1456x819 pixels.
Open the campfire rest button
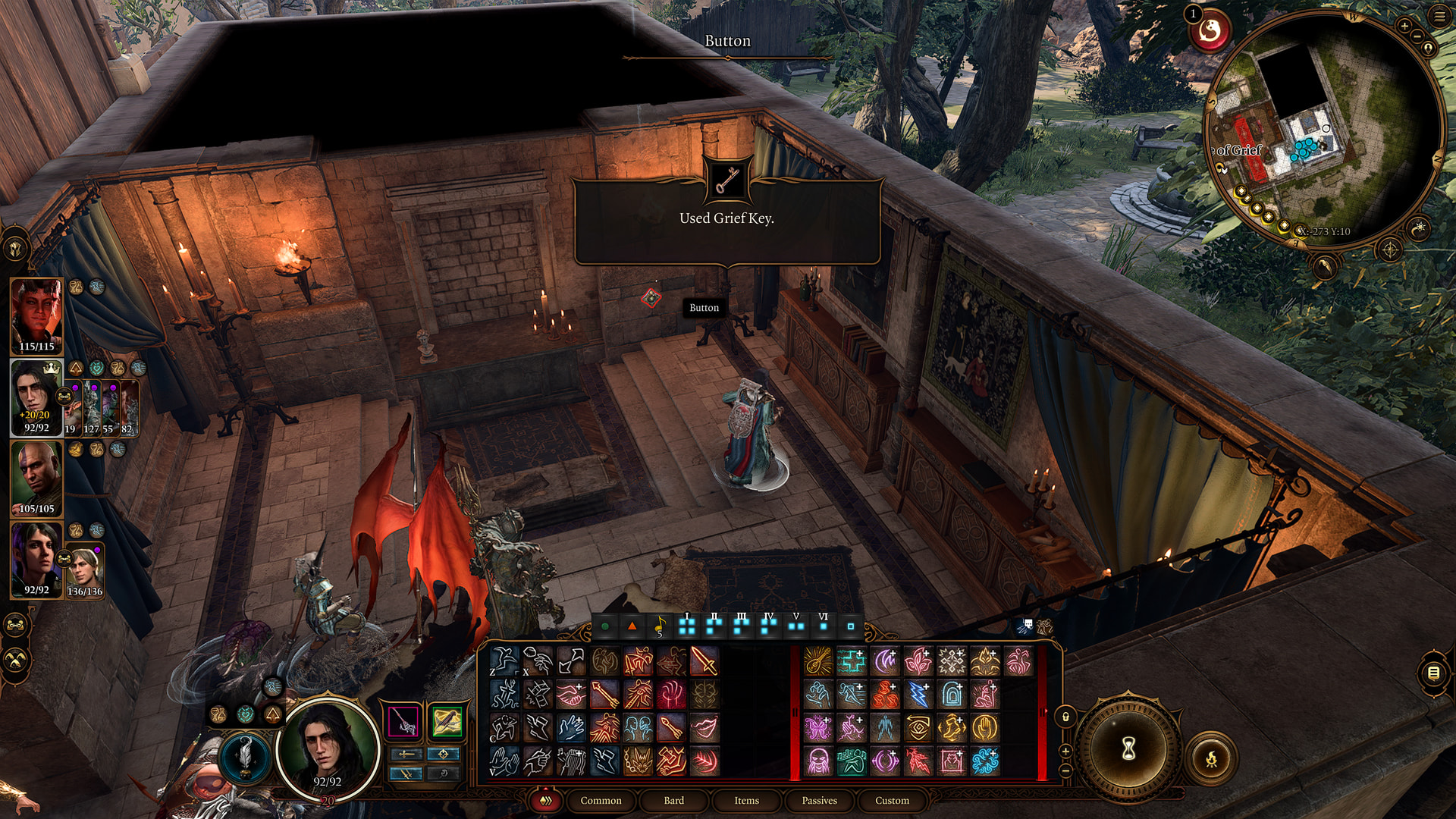1211,758
